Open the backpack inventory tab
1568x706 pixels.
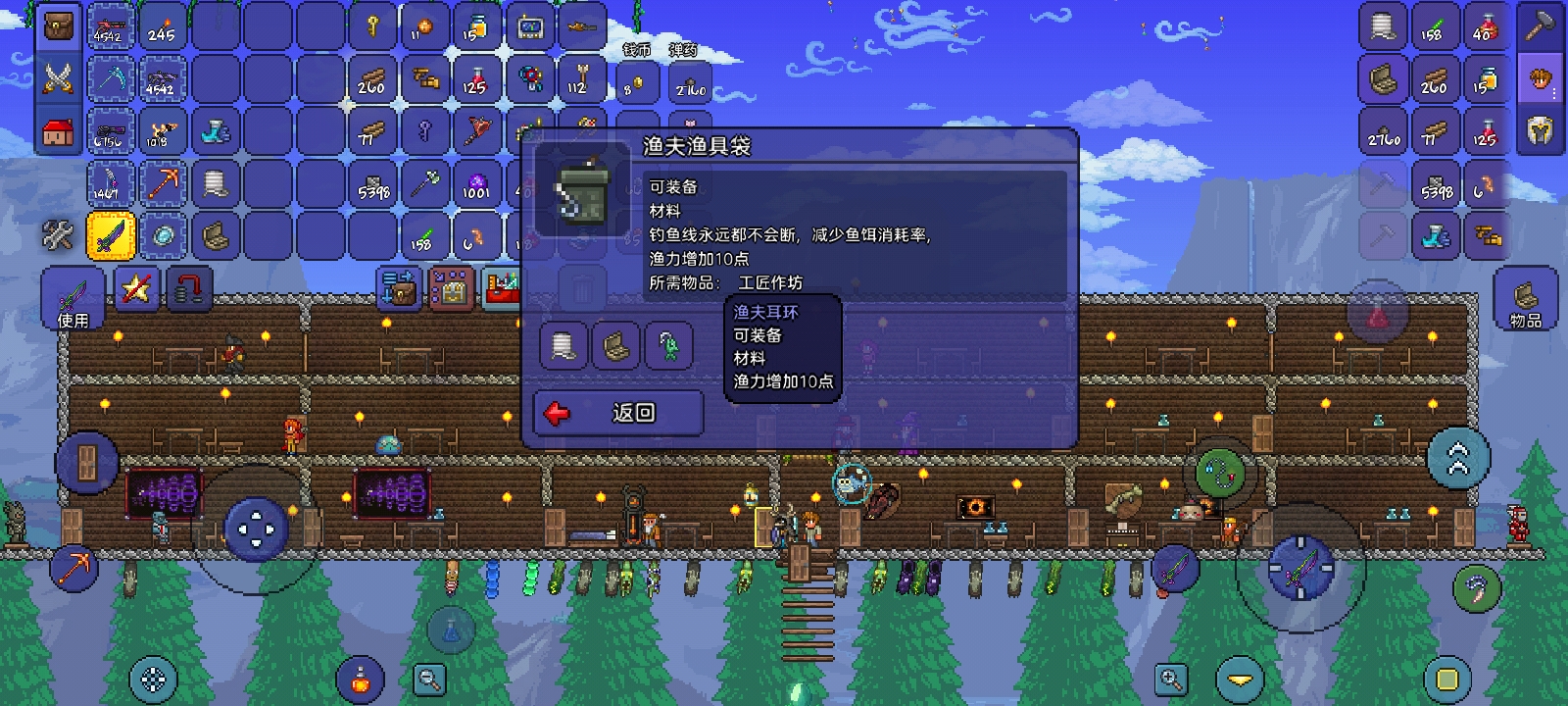point(59,26)
